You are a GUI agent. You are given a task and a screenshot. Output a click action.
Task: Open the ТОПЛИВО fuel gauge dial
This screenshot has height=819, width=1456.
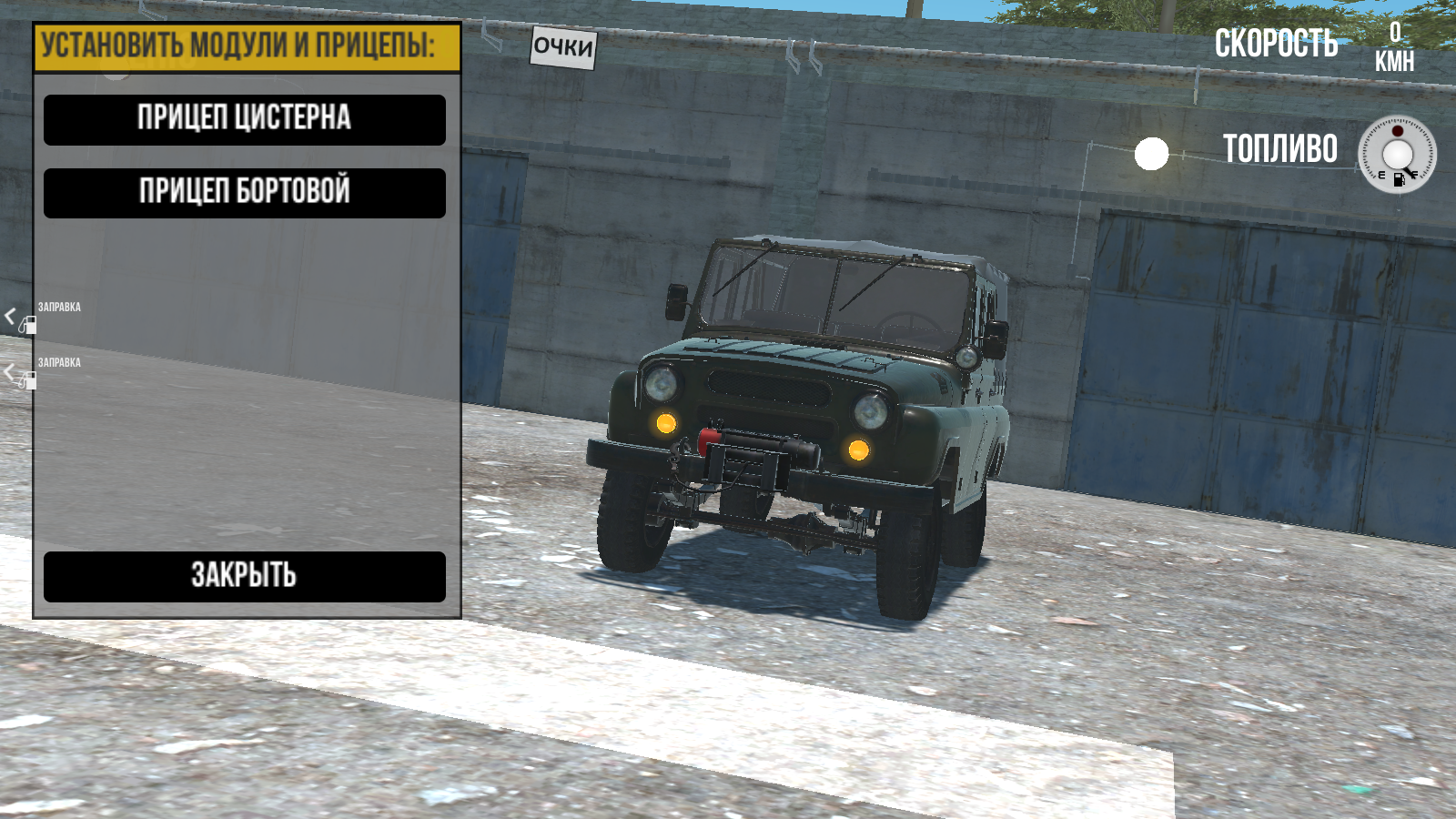[1398, 155]
